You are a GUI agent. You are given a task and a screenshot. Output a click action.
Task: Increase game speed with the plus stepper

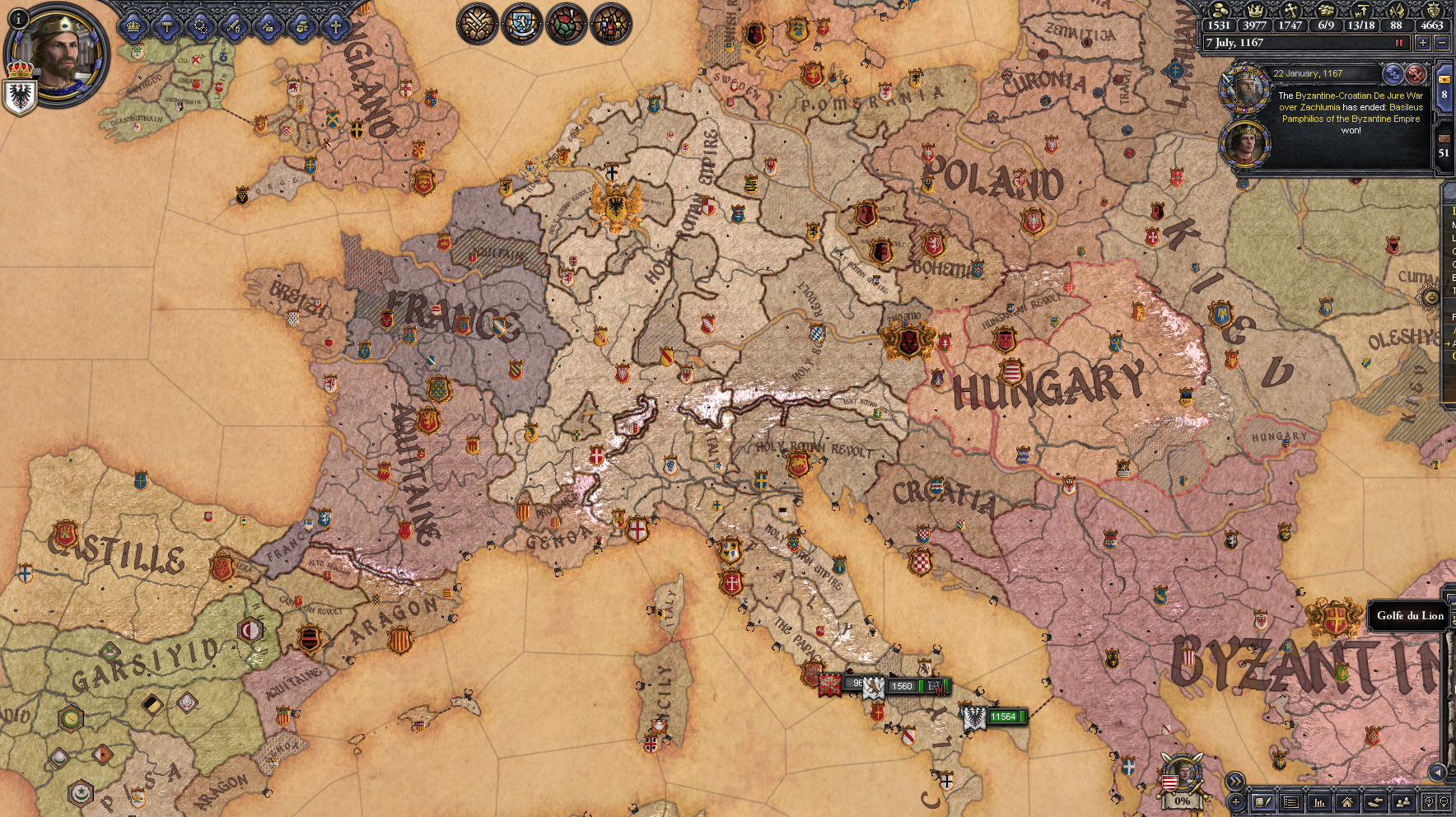point(1423,42)
